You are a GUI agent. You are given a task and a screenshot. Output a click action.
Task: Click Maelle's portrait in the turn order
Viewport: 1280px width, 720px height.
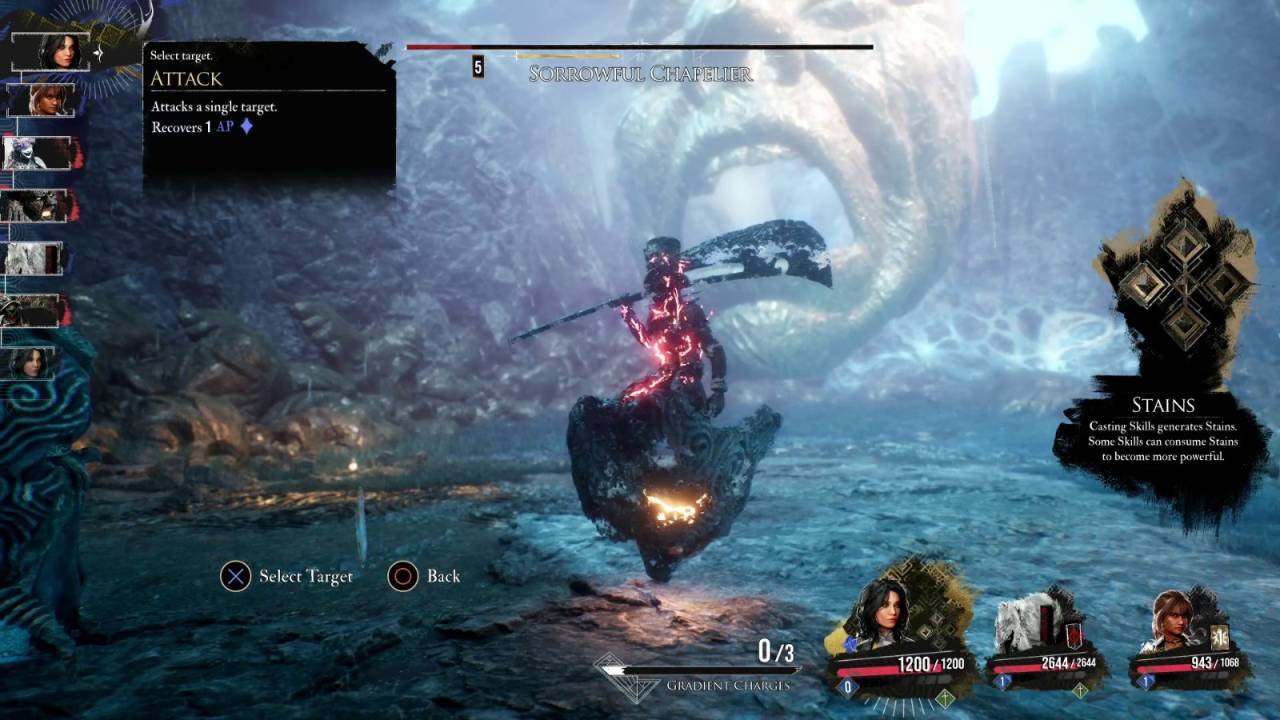click(x=40, y=100)
